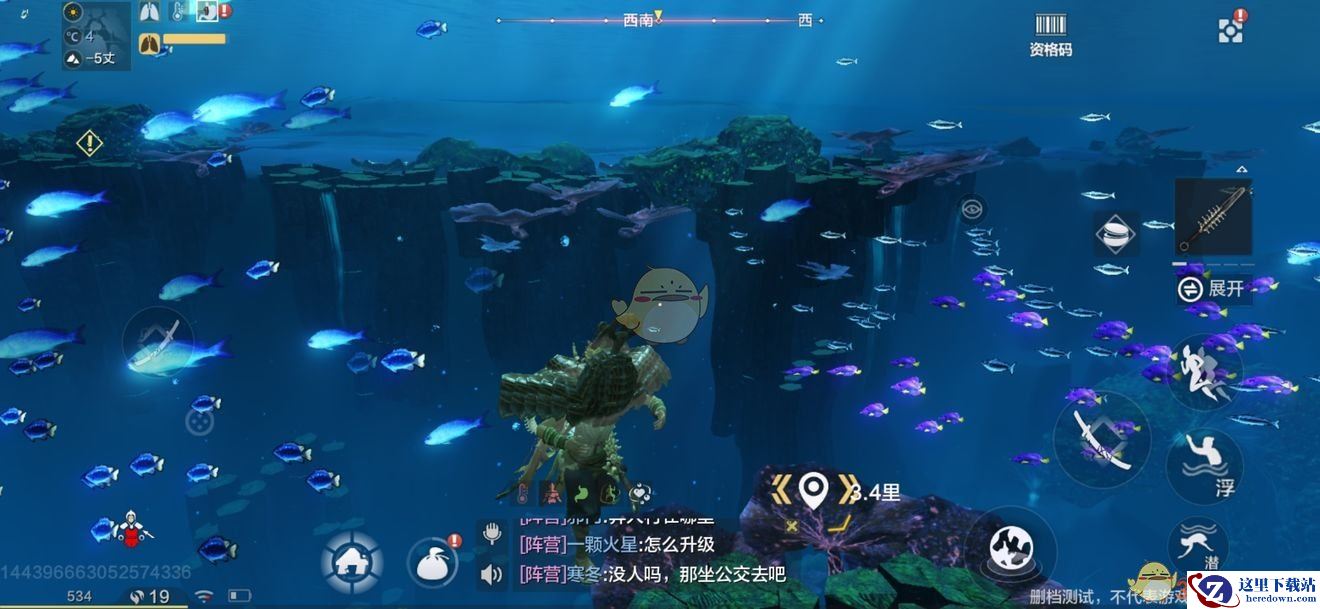Activate the swim sprint figure button

[x=1204, y=372]
